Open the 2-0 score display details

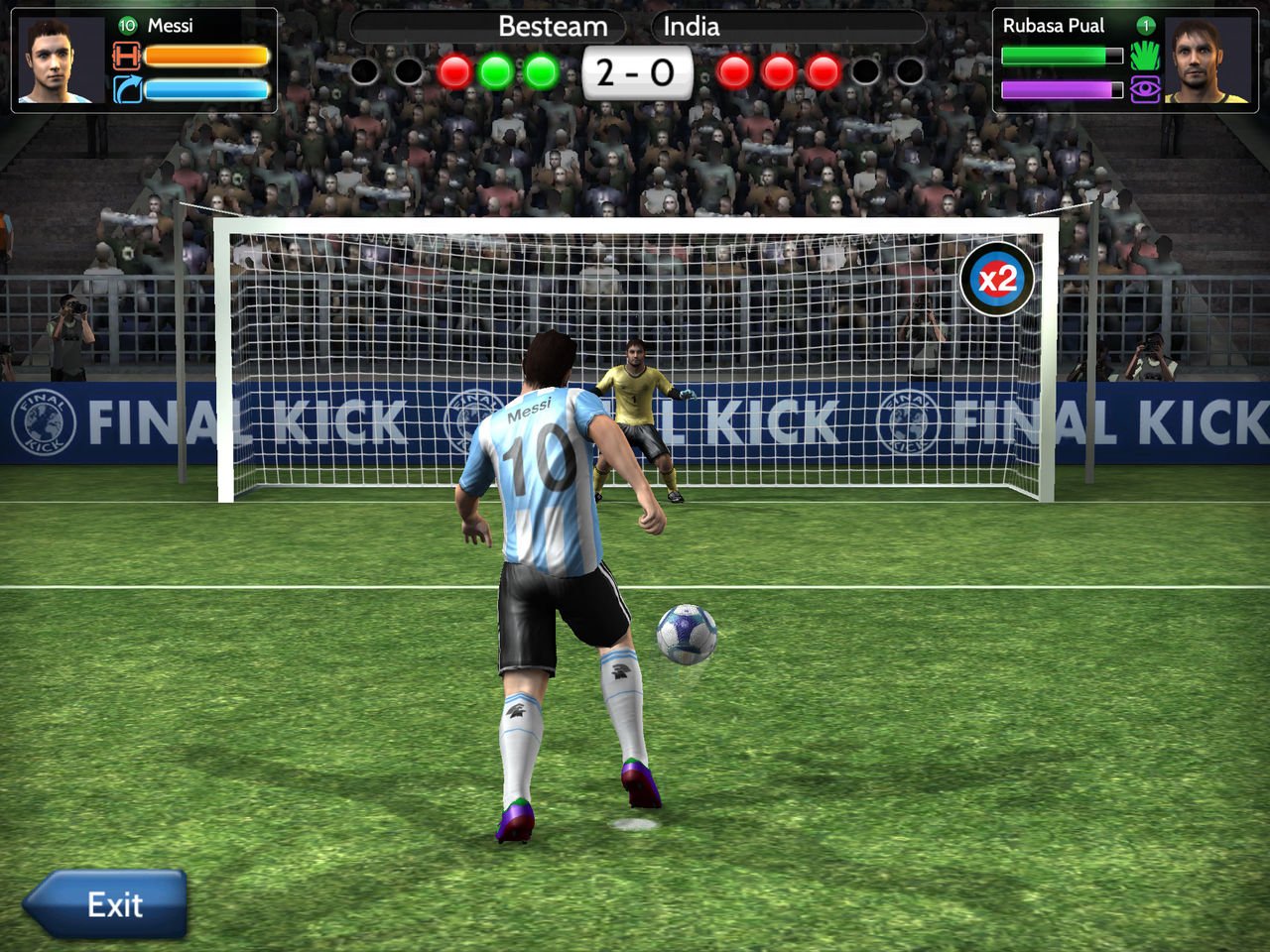coord(638,69)
